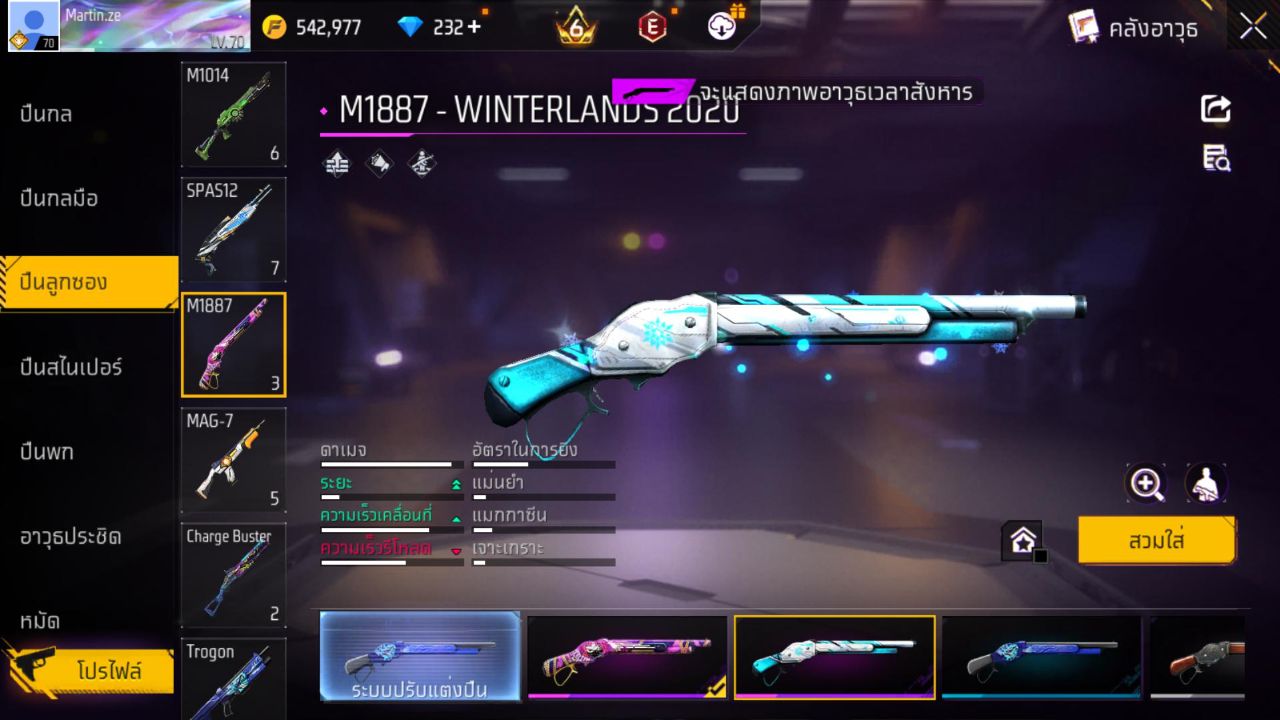Click the คลังอาวุธ armory icon at top right

1084,27
